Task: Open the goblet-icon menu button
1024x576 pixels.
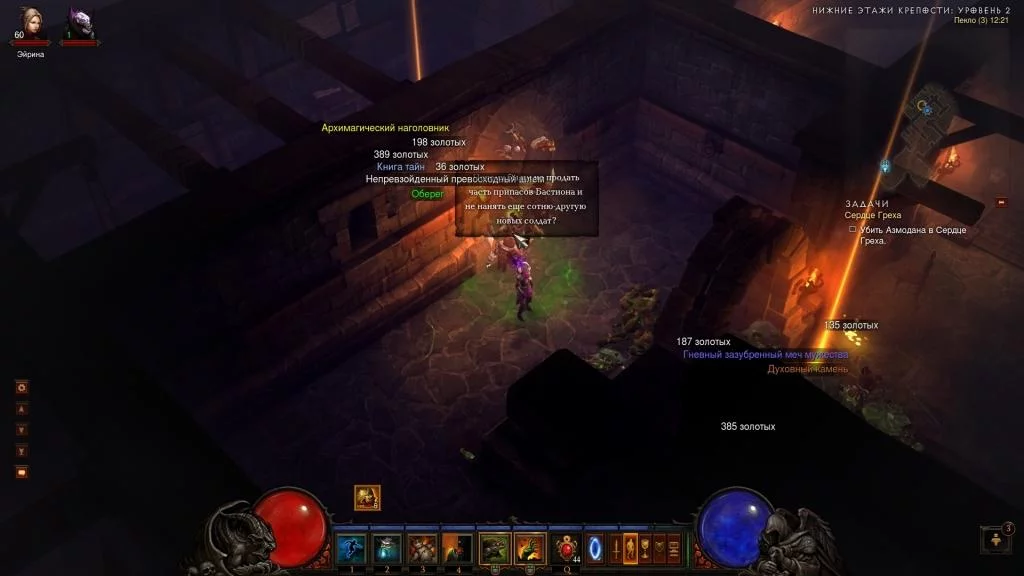Action: 645,547
